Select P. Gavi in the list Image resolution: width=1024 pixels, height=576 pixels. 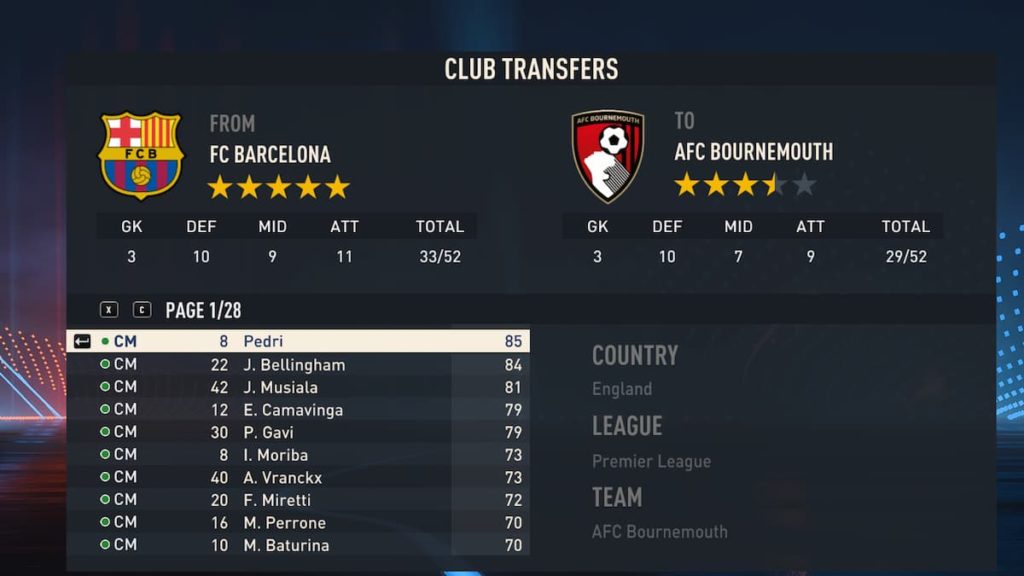click(x=300, y=432)
